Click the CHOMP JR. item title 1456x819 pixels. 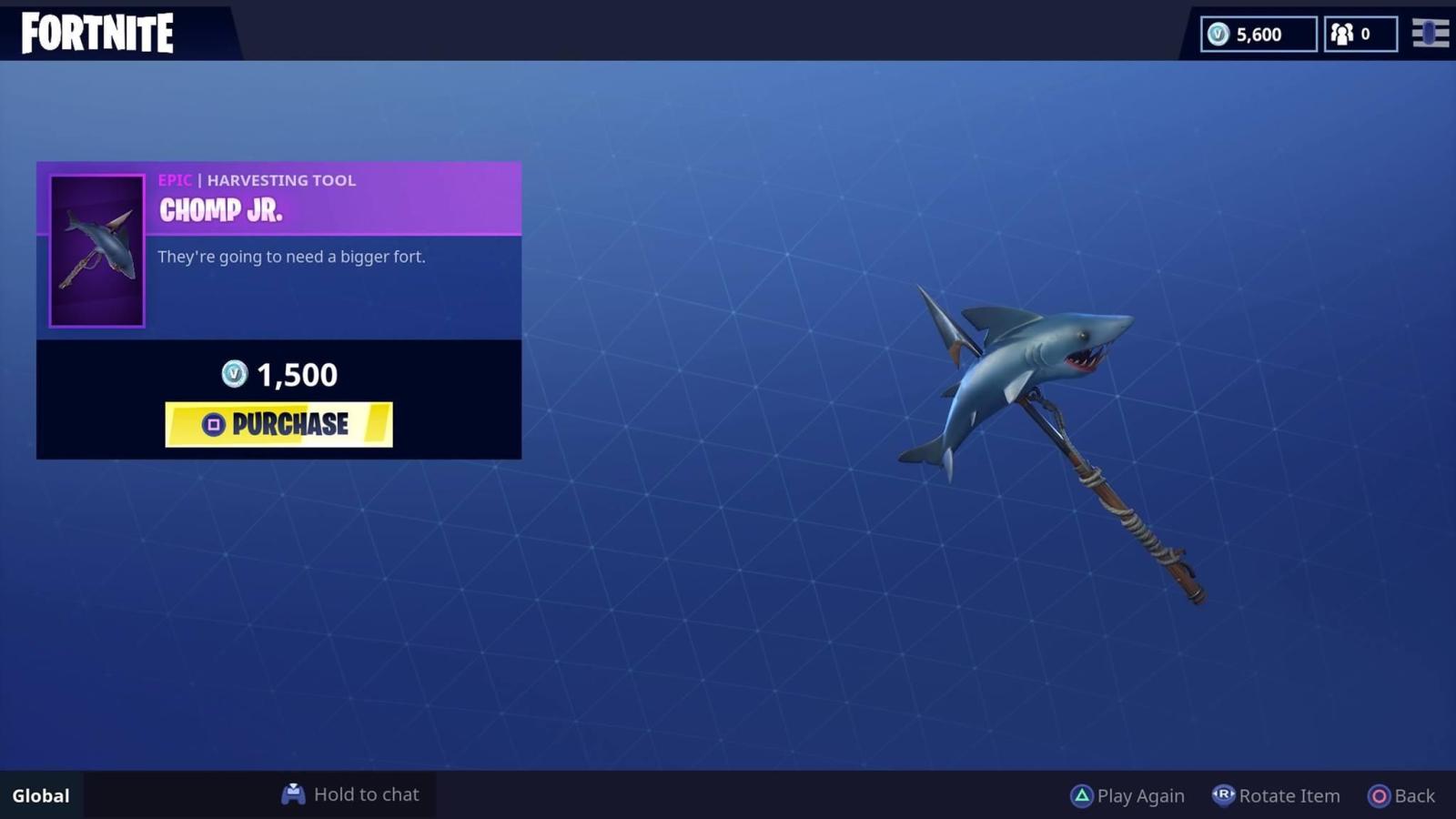219,212
